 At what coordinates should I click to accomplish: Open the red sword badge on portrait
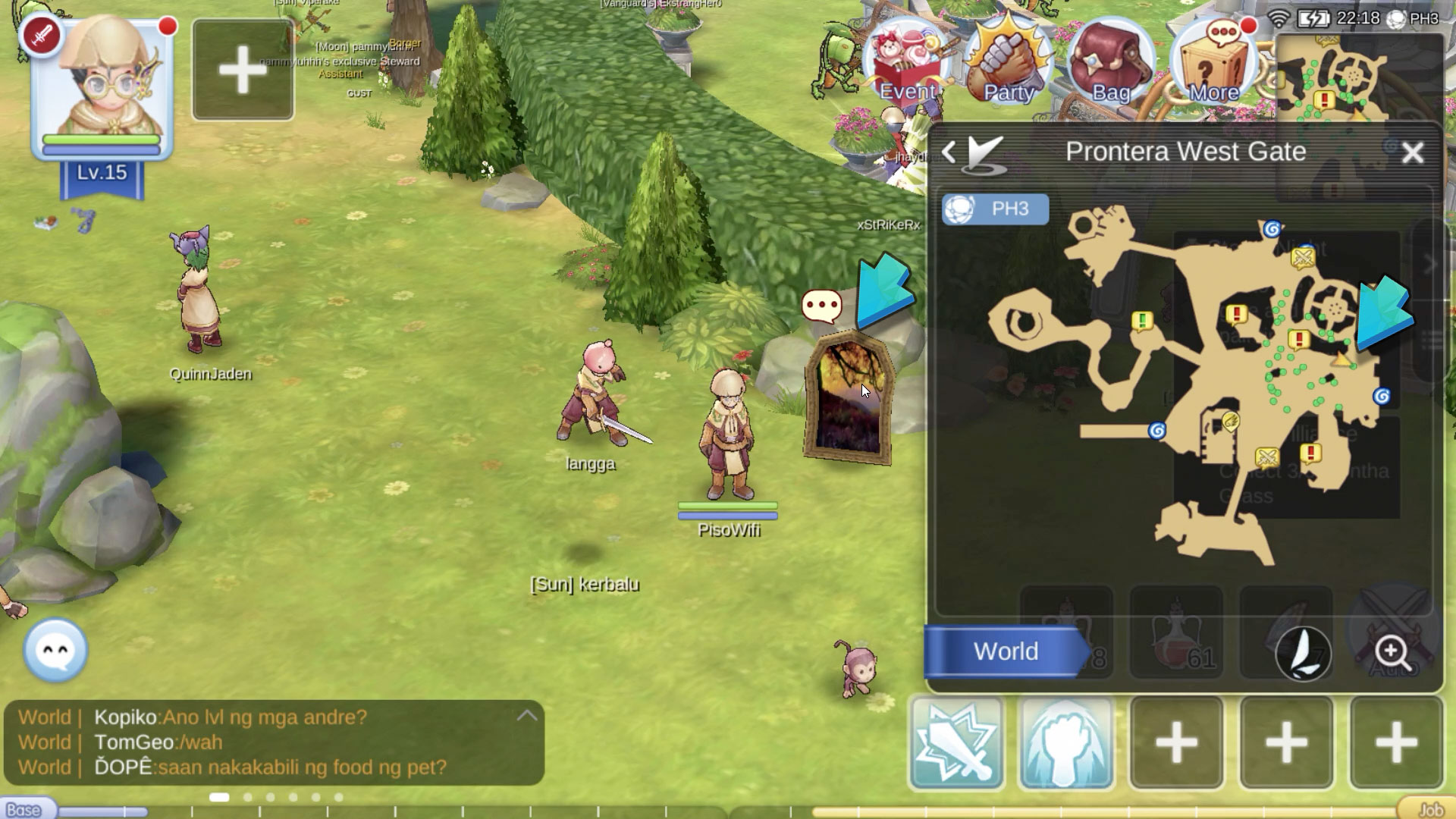pos(42,36)
